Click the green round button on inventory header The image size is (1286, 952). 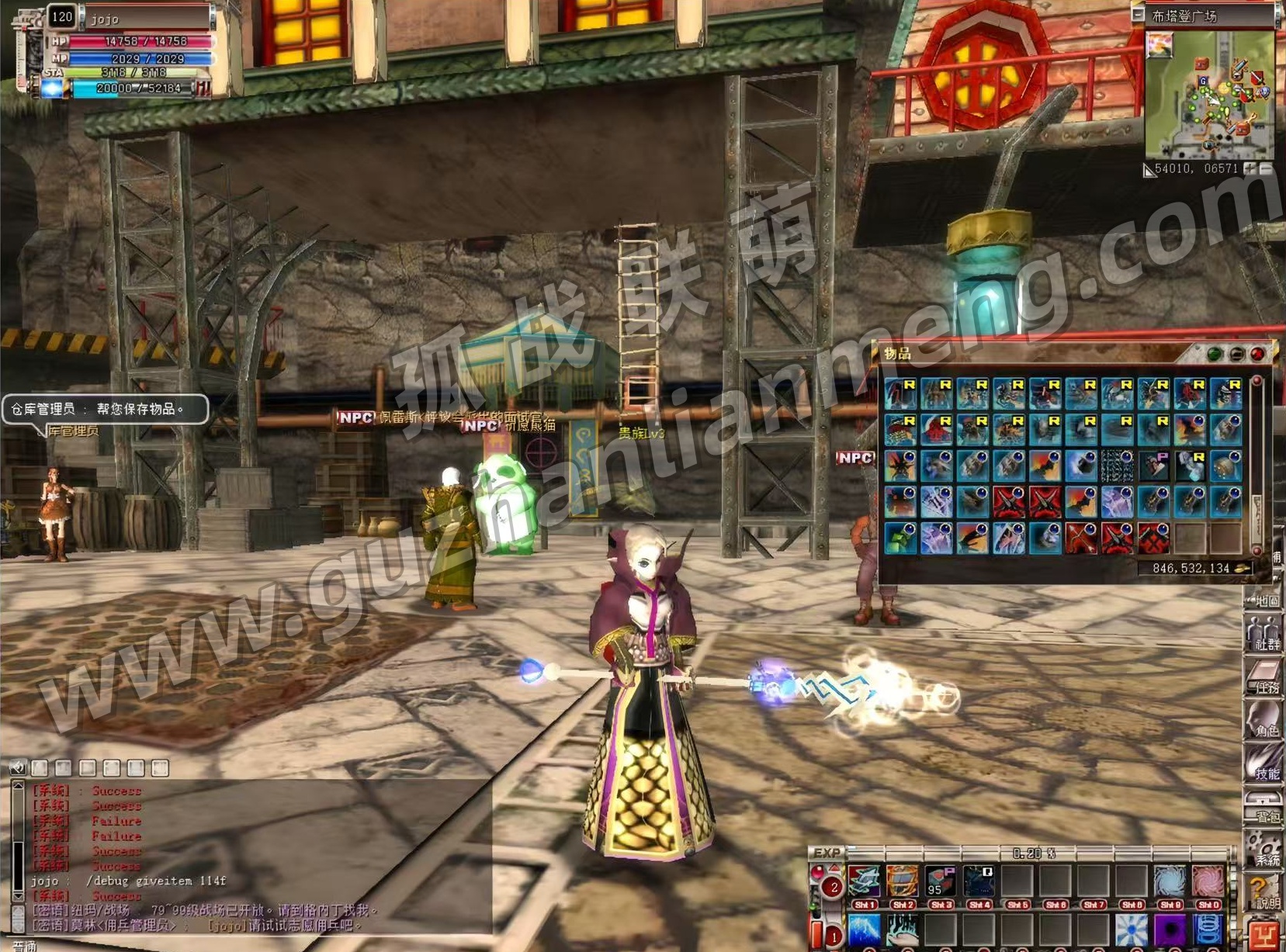pyautogui.click(x=1215, y=355)
